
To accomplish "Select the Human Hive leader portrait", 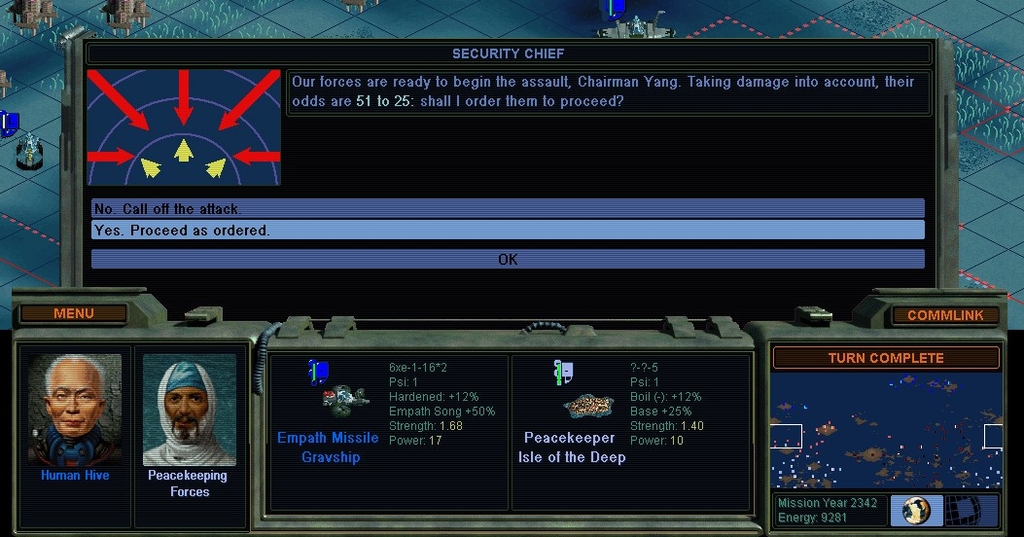I will 75,410.
